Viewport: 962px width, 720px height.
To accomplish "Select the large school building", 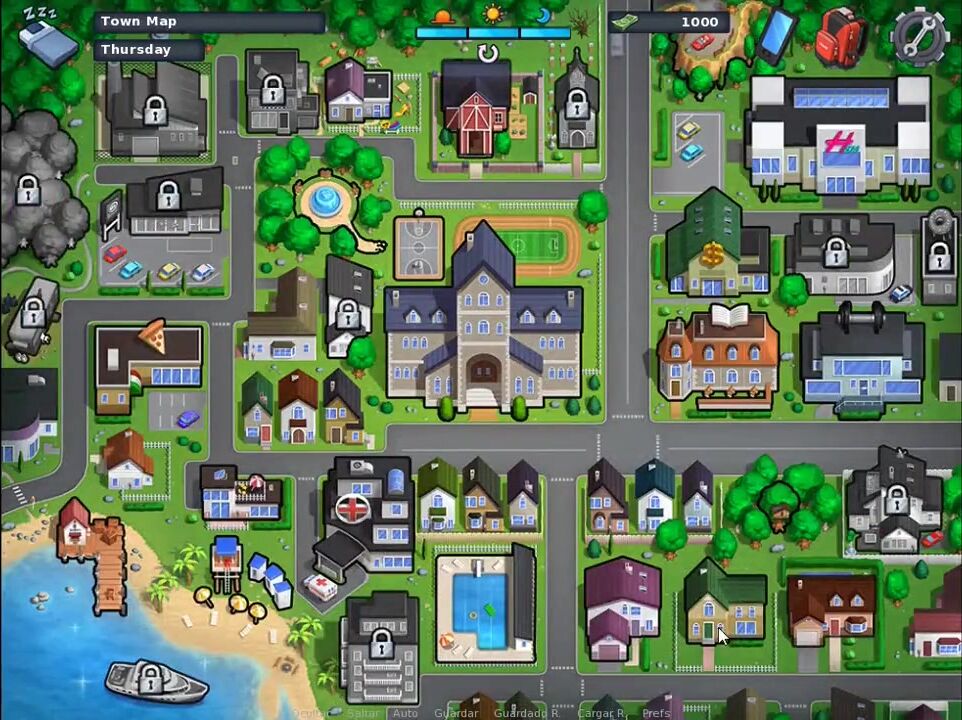I will [483, 328].
